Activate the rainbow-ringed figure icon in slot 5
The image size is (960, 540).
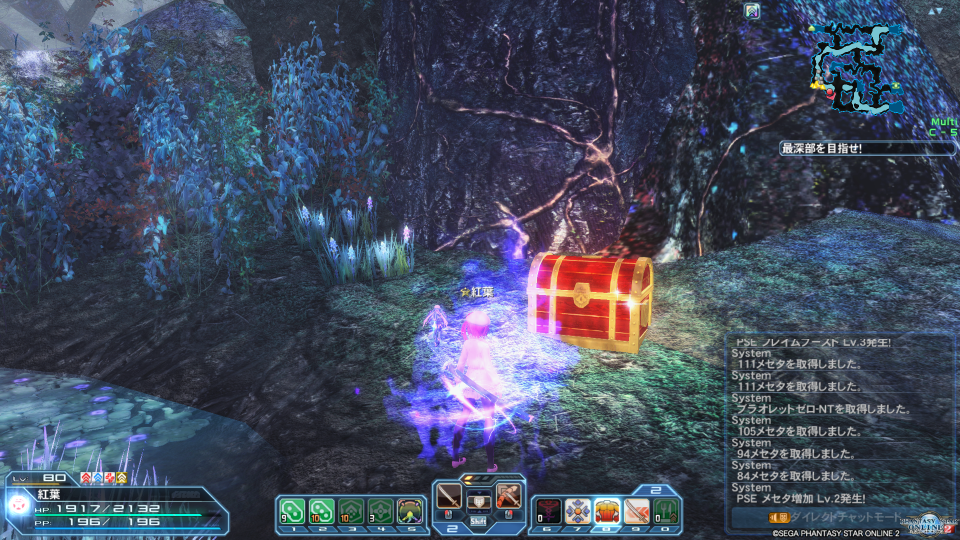410,510
